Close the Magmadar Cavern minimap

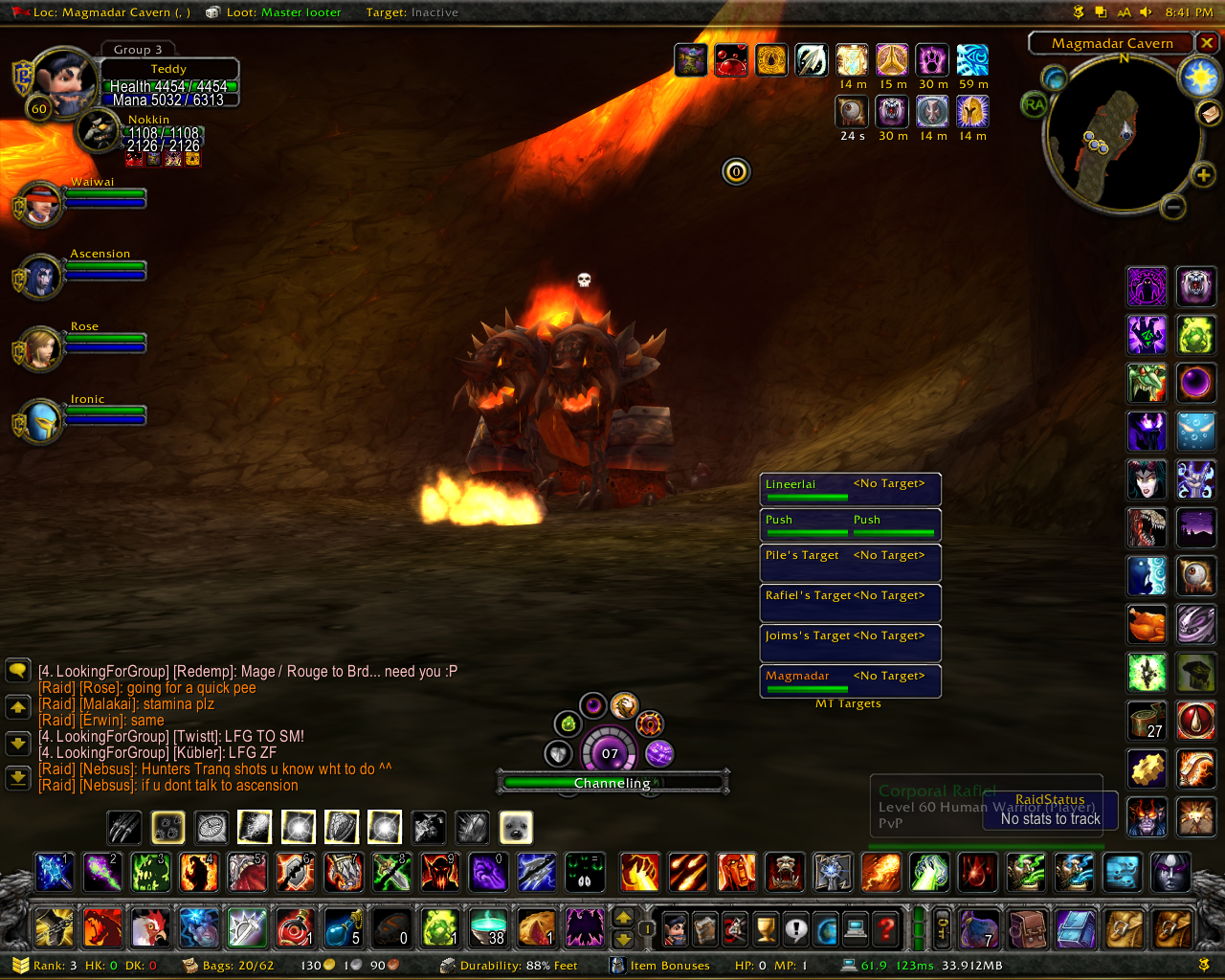point(1207,43)
